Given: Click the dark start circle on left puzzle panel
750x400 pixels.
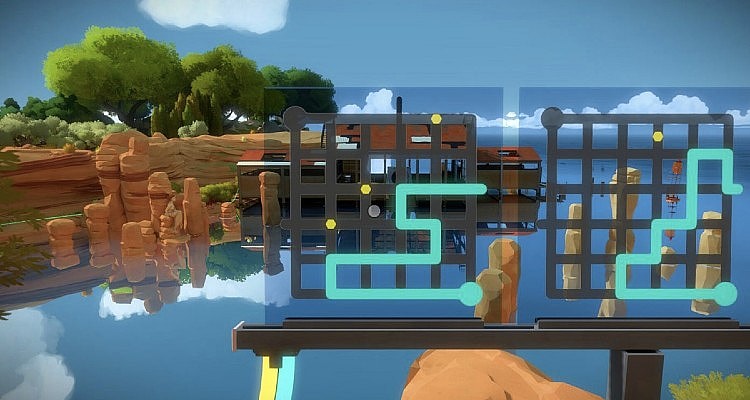Looking at the screenshot, I should 295,118.
